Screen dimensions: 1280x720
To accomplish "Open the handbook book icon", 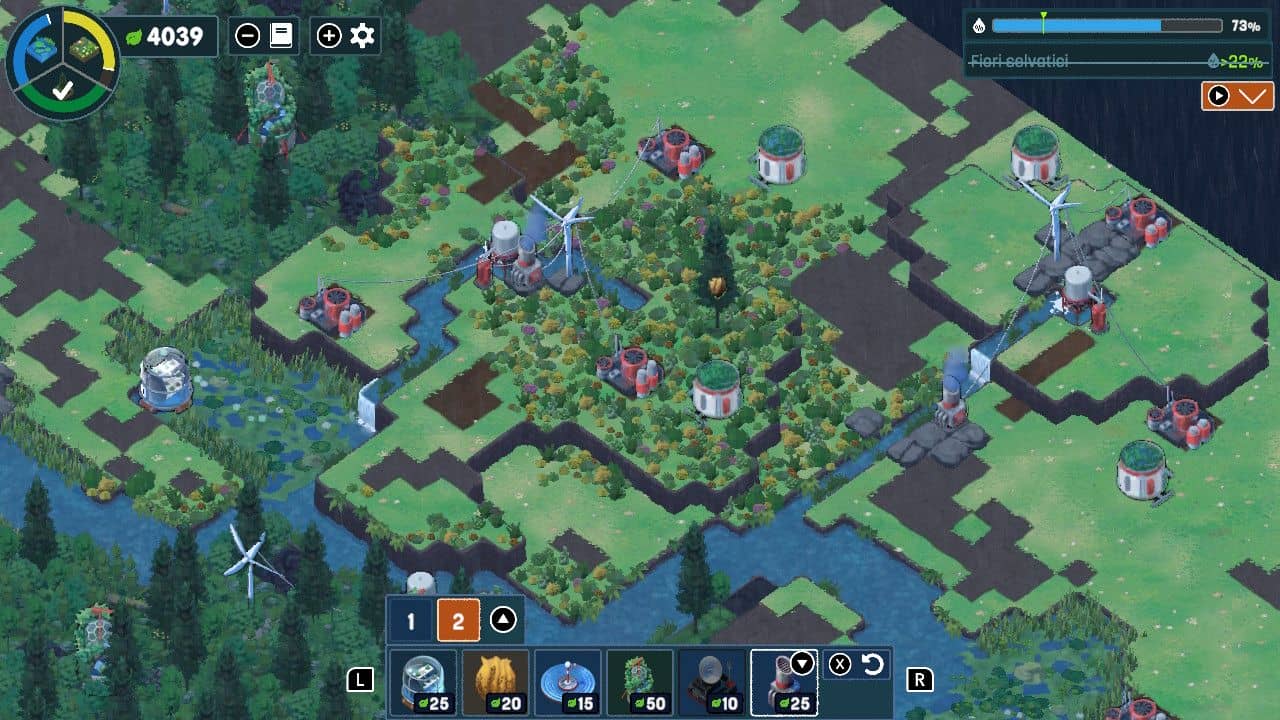I will pos(281,37).
